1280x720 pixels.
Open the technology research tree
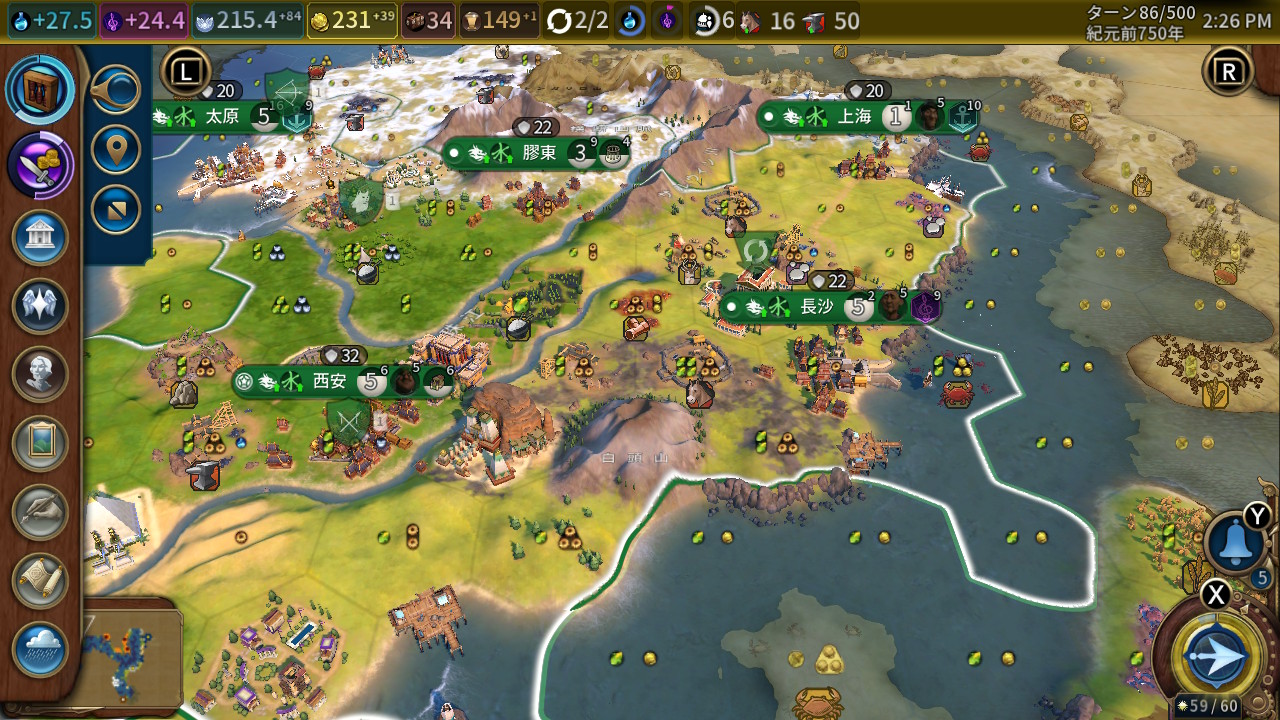click(x=41, y=90)
